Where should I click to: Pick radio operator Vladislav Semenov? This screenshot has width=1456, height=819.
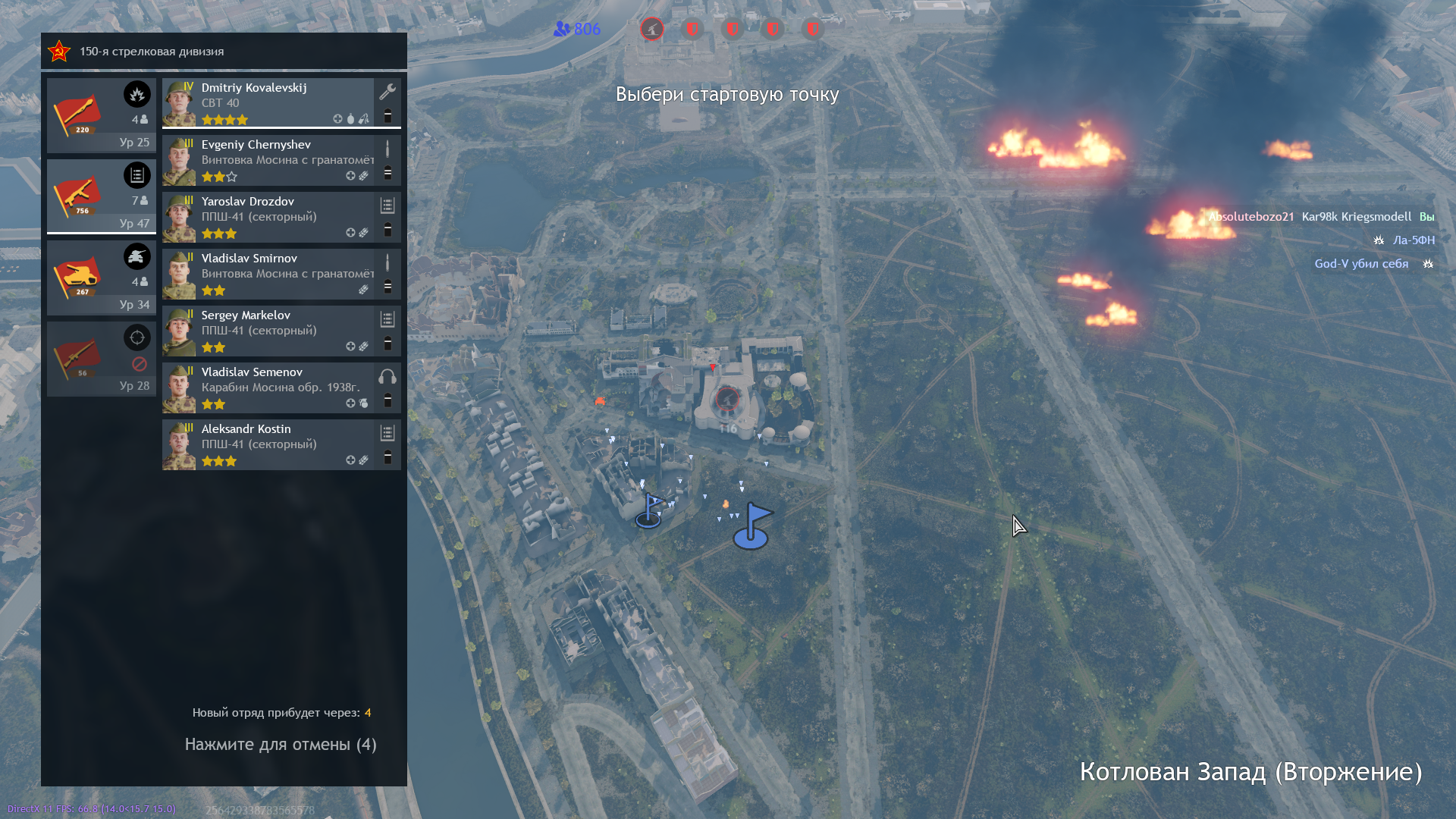281,388
